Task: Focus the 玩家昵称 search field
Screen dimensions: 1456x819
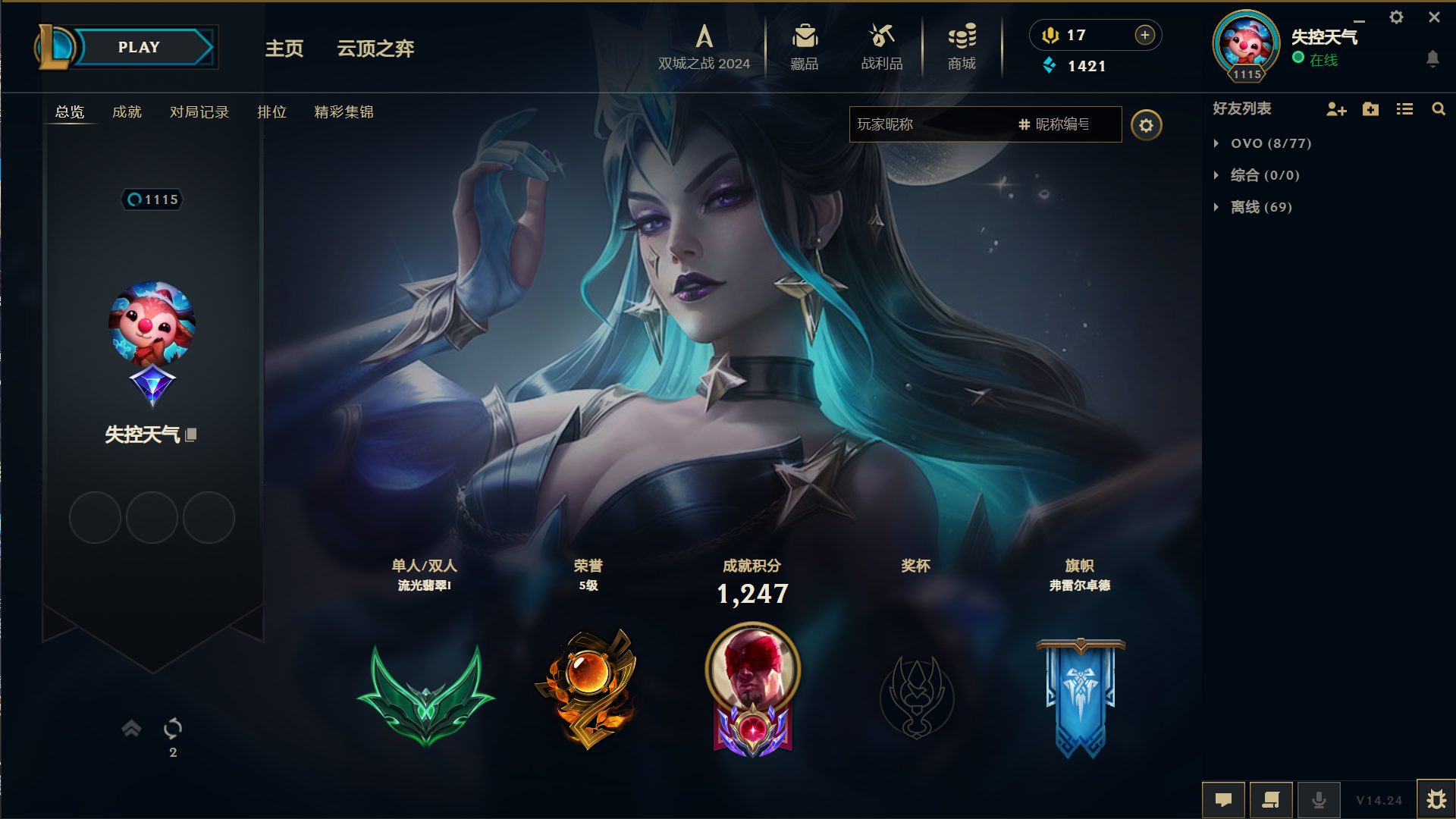Action: pyautogui.click(x=933, y=124)
